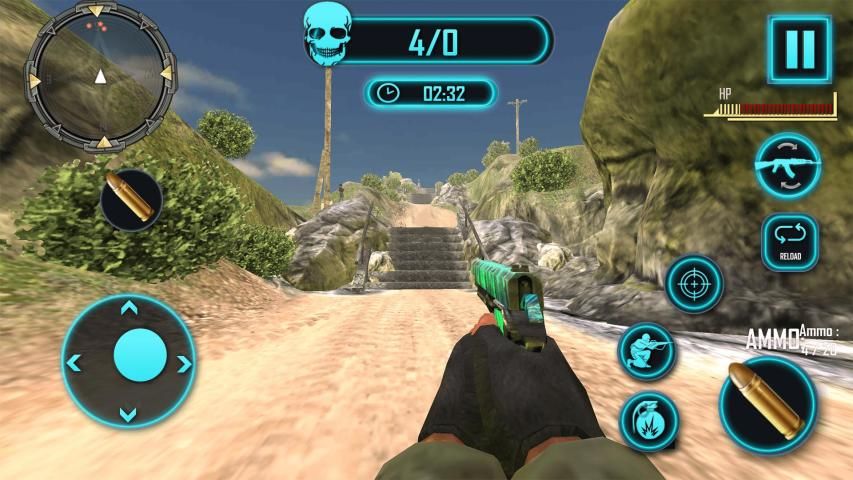Switch weapon using the rifle icon
Screen dimensions: 853x480
(x=787, y=164)
